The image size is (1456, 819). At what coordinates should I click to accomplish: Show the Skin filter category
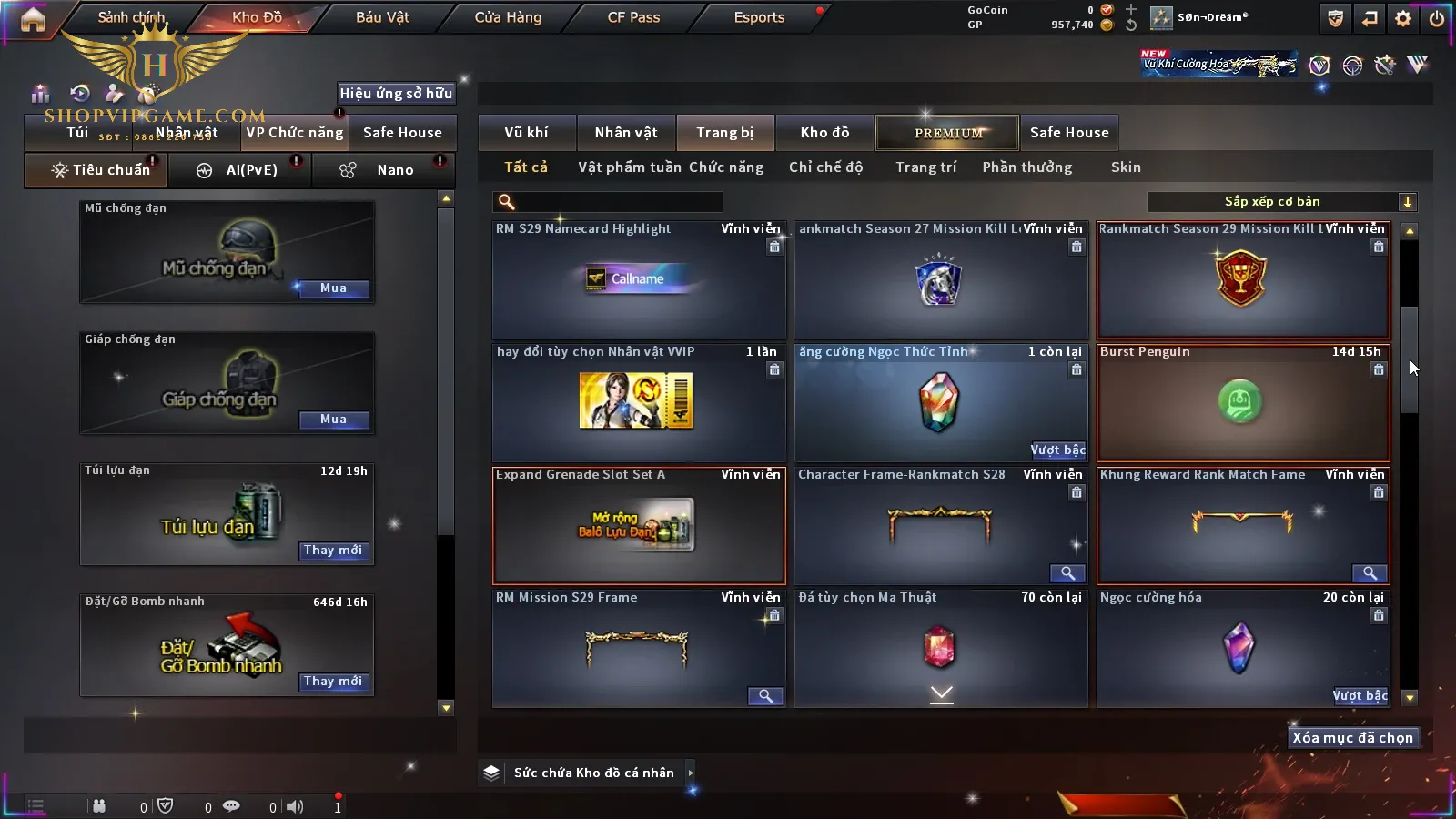[x=1126, y=167]
